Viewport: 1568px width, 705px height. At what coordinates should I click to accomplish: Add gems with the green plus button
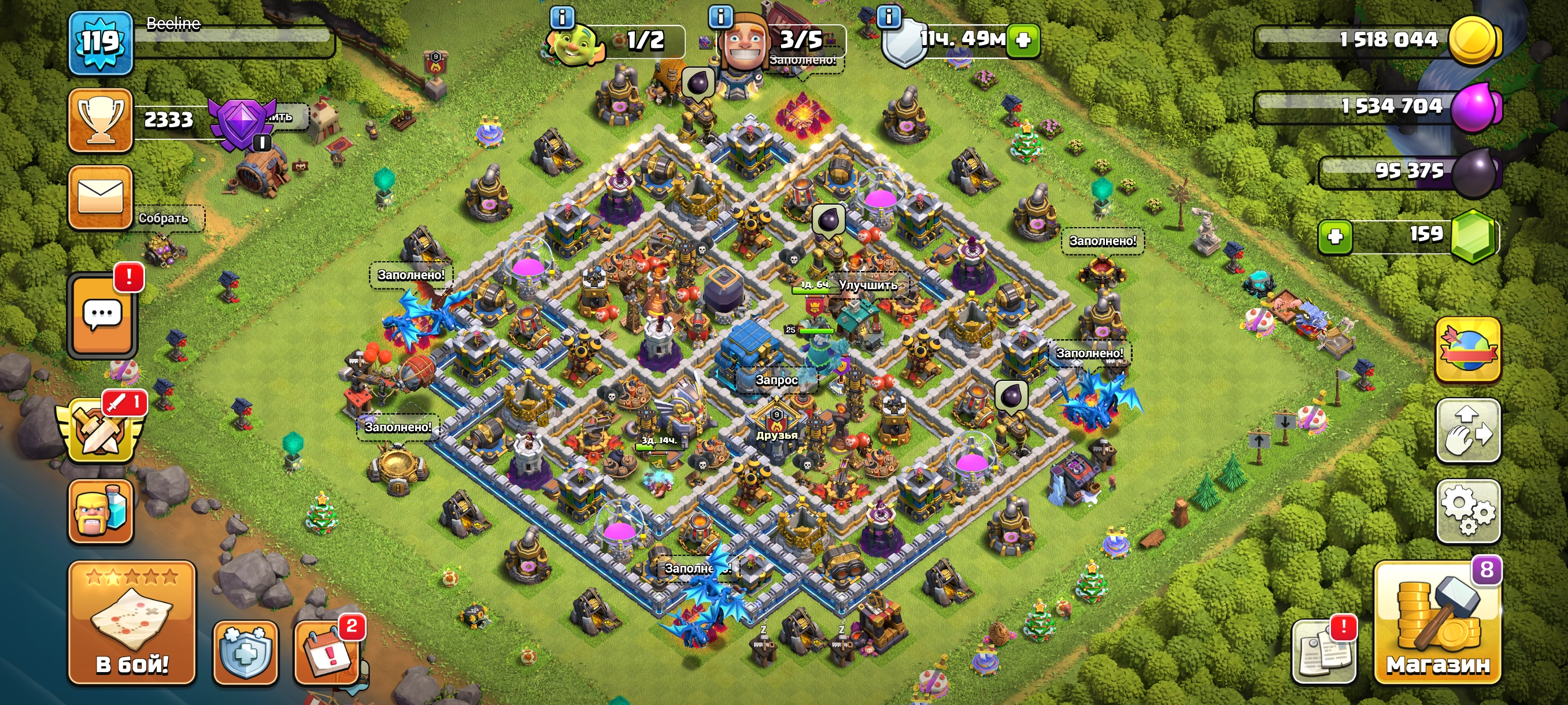(1335, 236)
